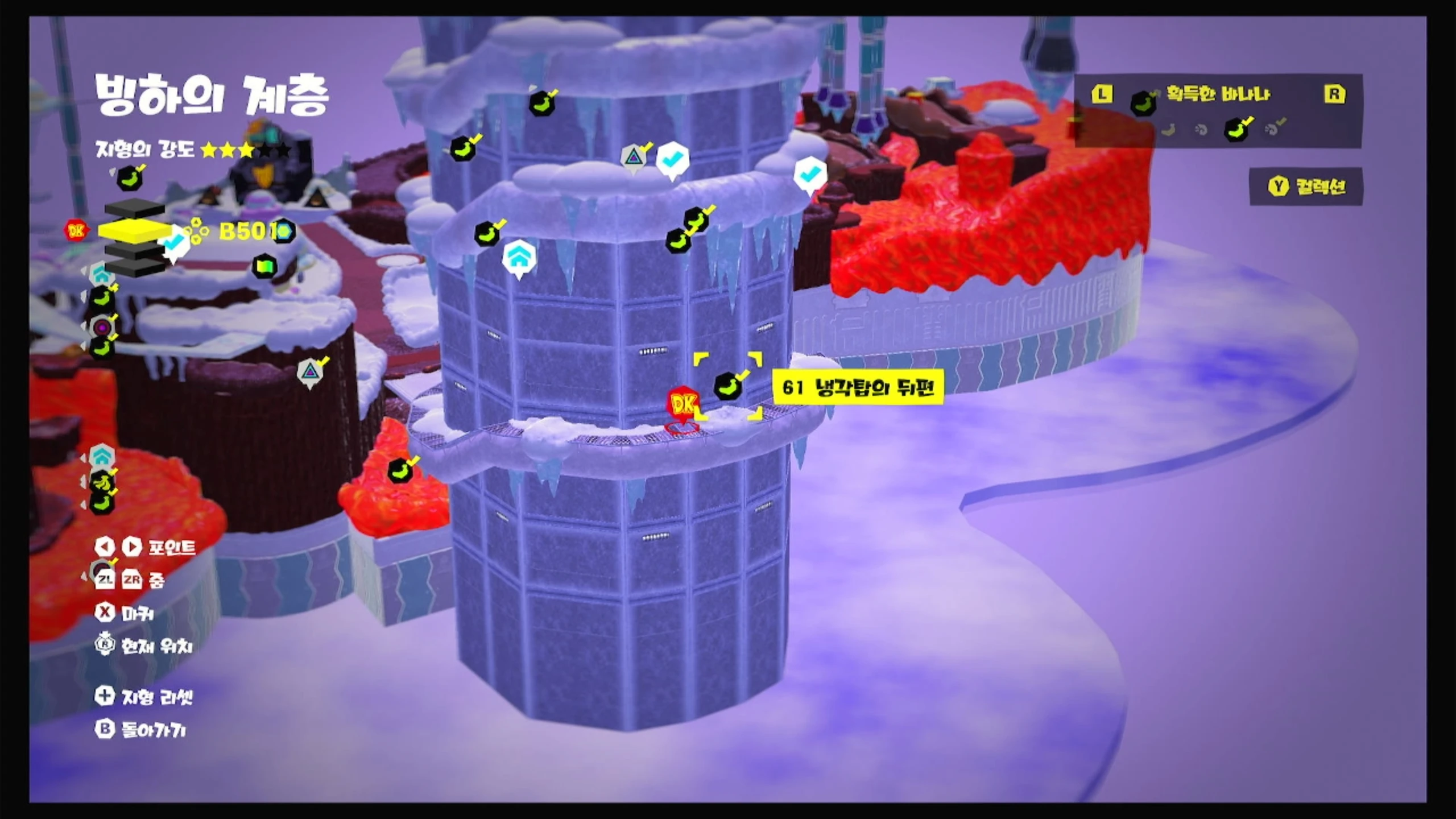Open the 컬렉션 collection panel
This screenshot has height=819, width=1456.
(1306, 187)
